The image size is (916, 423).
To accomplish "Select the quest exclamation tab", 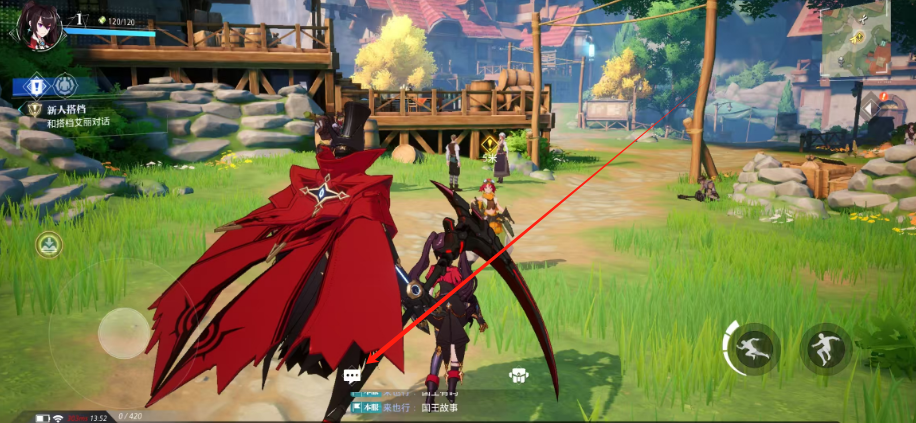I will [36, 85].
